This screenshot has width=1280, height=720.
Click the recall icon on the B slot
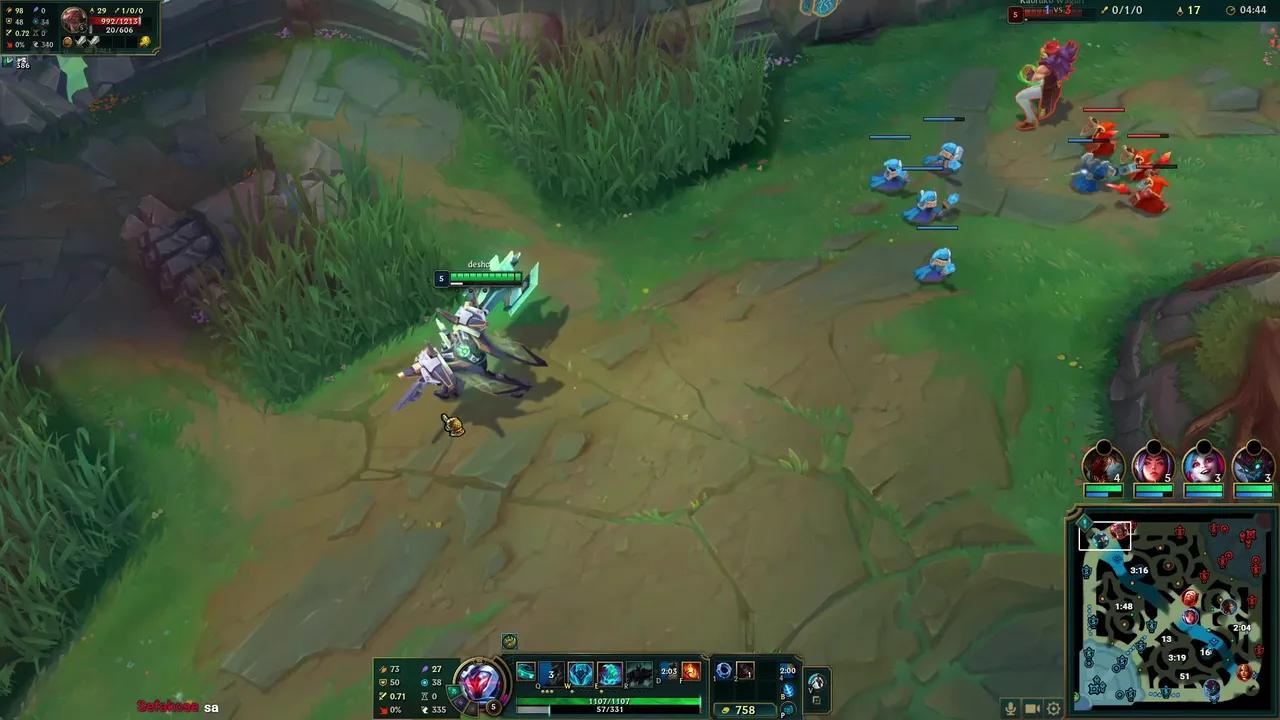tap(787, 690)
